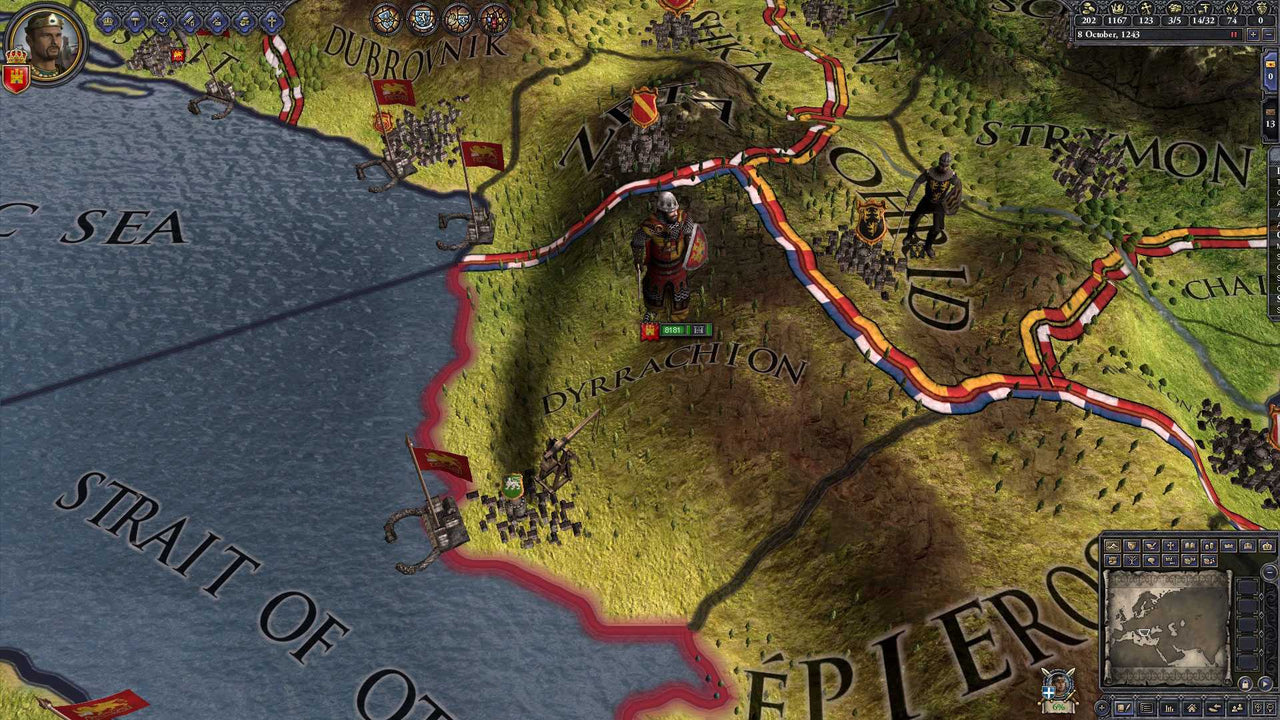Screen dimensions: 1280x720
Task: Increase game speed with the plus button
Action: (1252, 35)
